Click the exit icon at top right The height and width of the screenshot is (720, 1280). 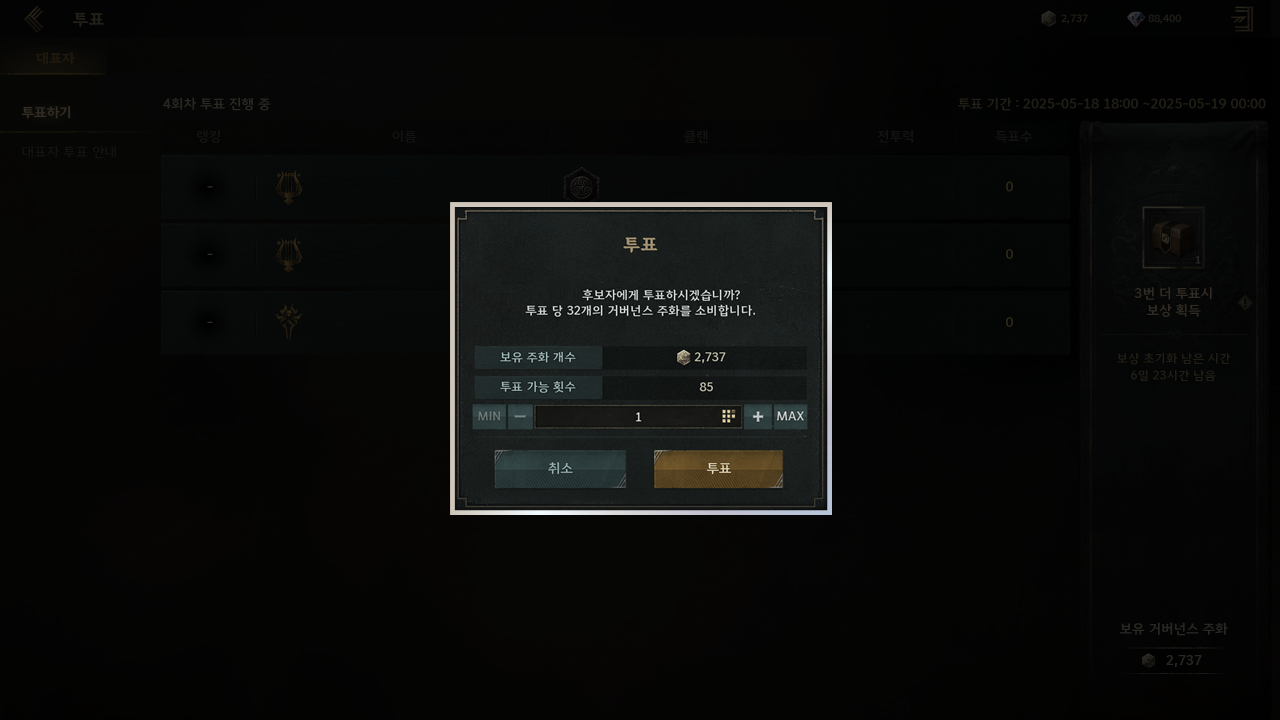(x=1242, y=19)
